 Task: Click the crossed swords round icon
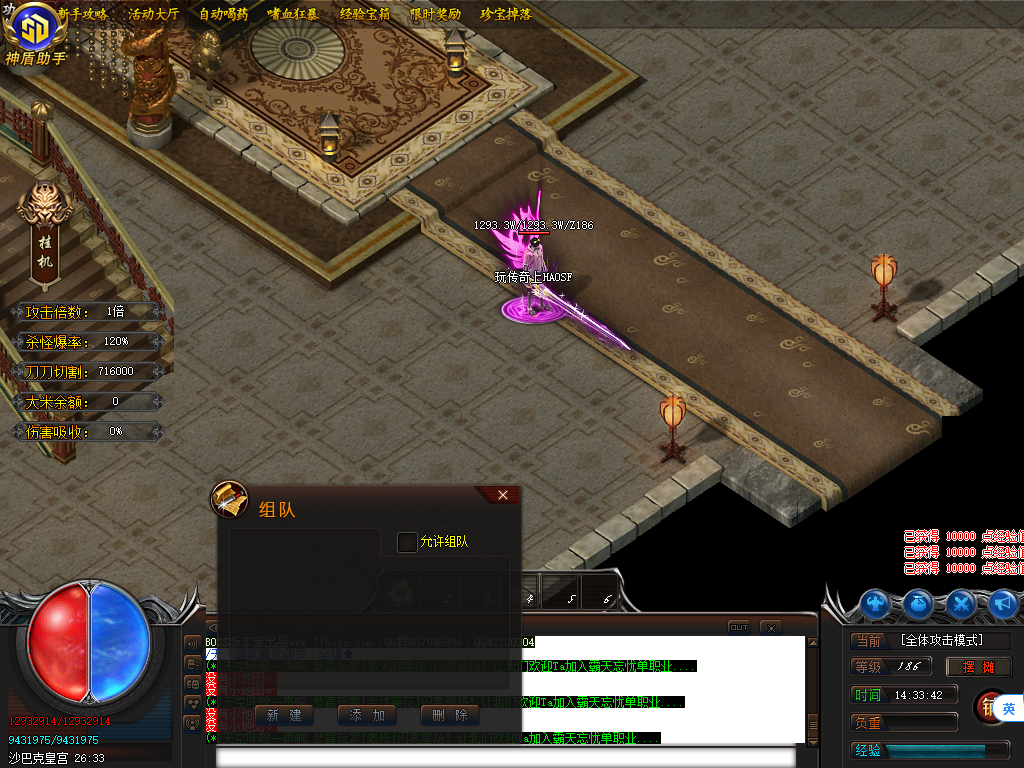click(961, 604)
